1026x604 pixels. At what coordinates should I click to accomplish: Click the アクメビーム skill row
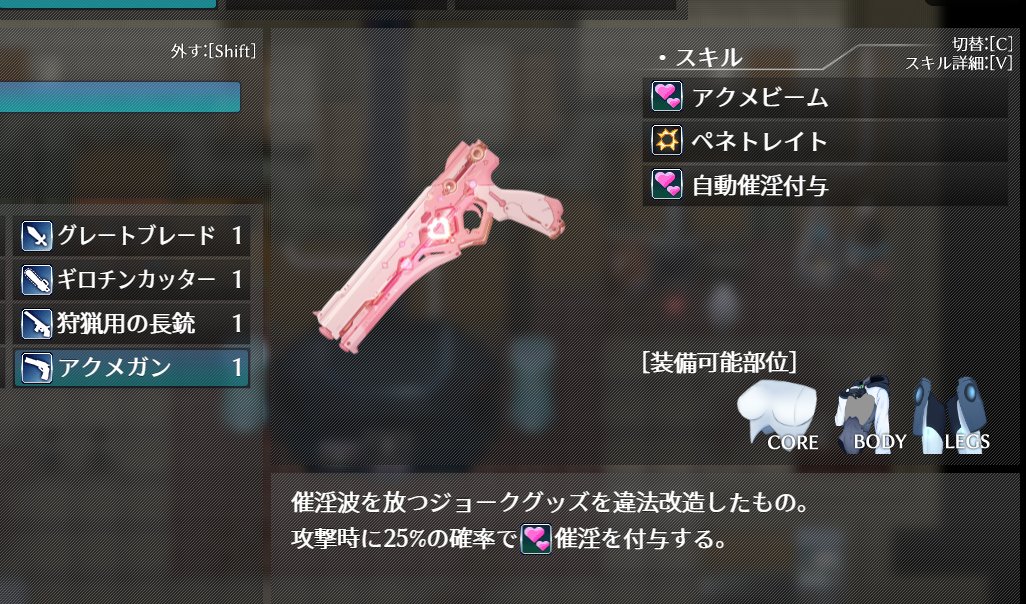pos(824,98)
